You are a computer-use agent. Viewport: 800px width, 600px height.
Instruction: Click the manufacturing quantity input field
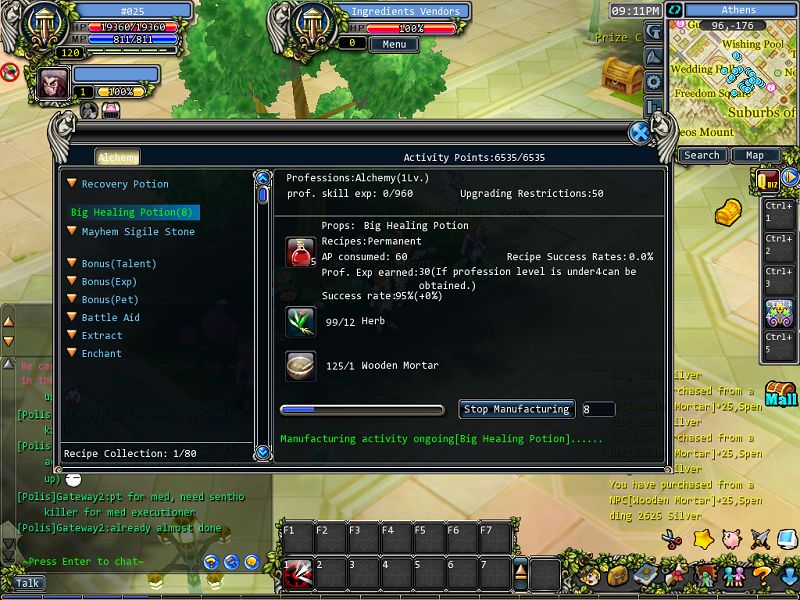point(598,409)
